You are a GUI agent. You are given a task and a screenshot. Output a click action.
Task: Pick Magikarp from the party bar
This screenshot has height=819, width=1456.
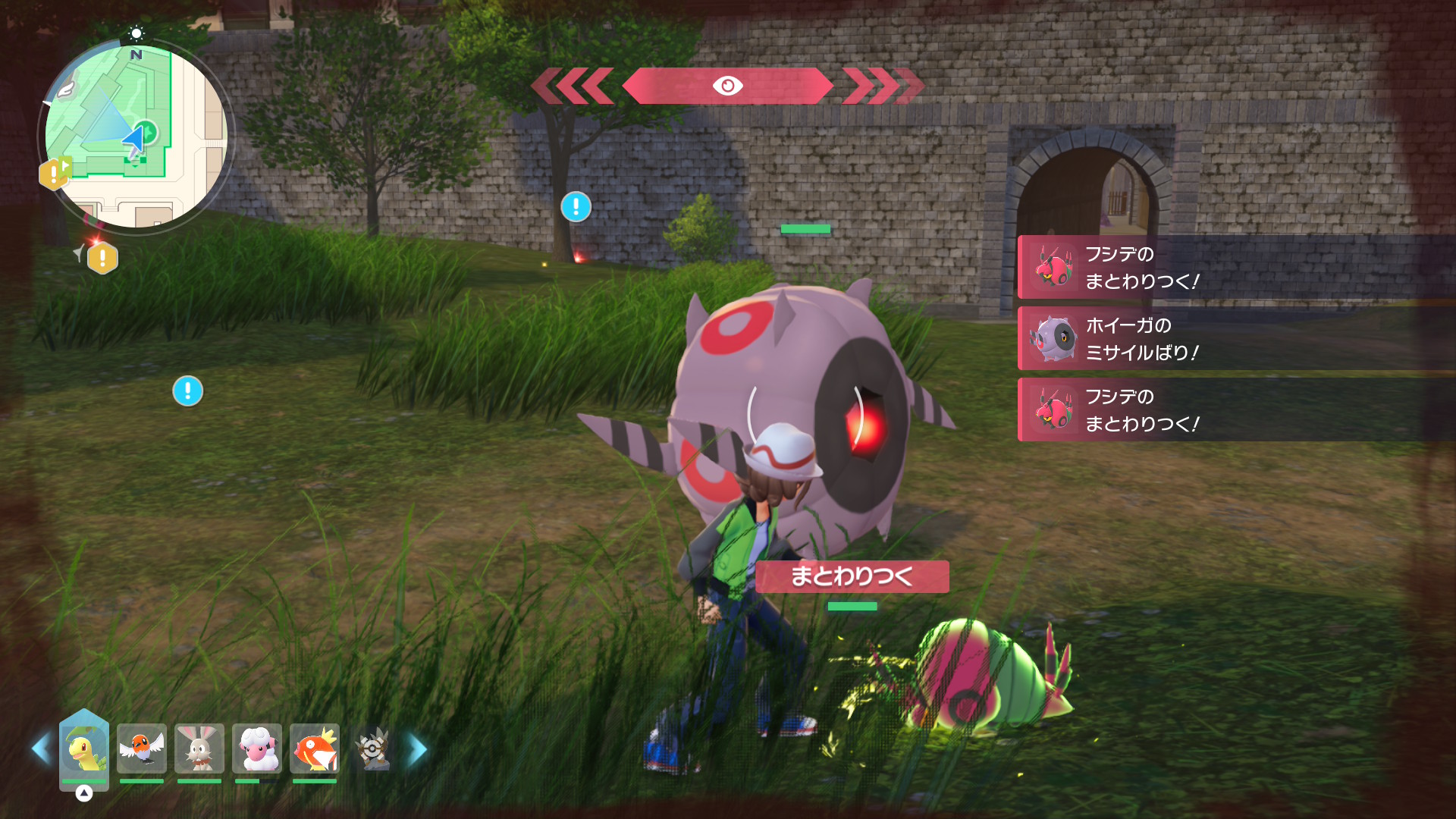pos(315,749)
